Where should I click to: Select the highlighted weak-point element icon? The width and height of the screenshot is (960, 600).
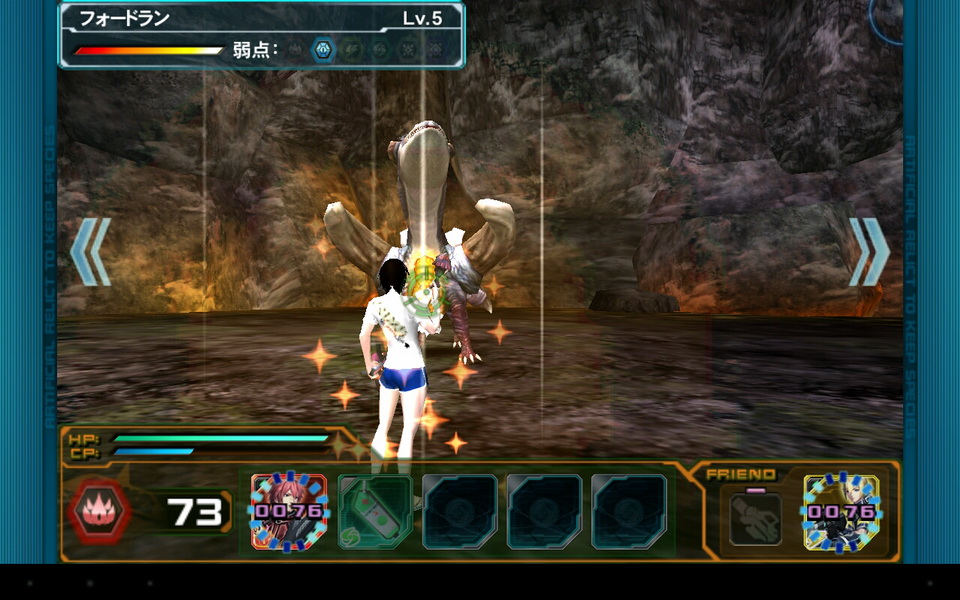[323, 48]
